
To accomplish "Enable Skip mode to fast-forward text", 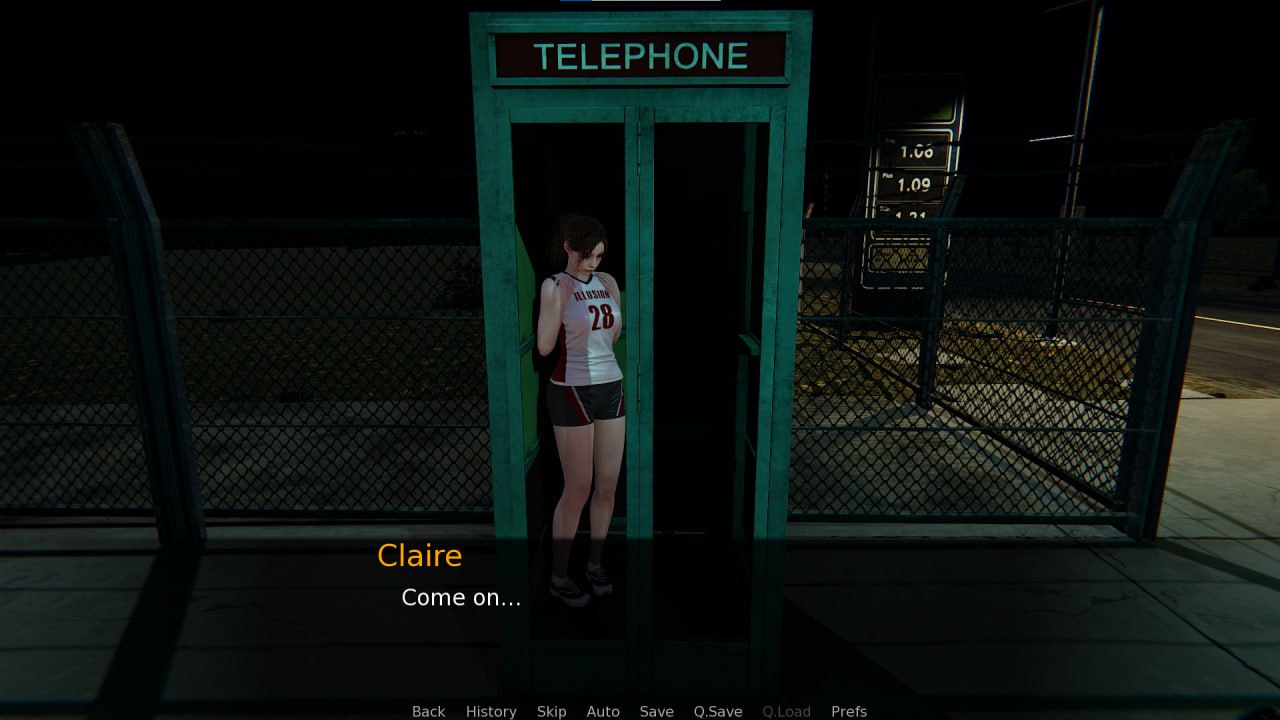I will 551,711.
